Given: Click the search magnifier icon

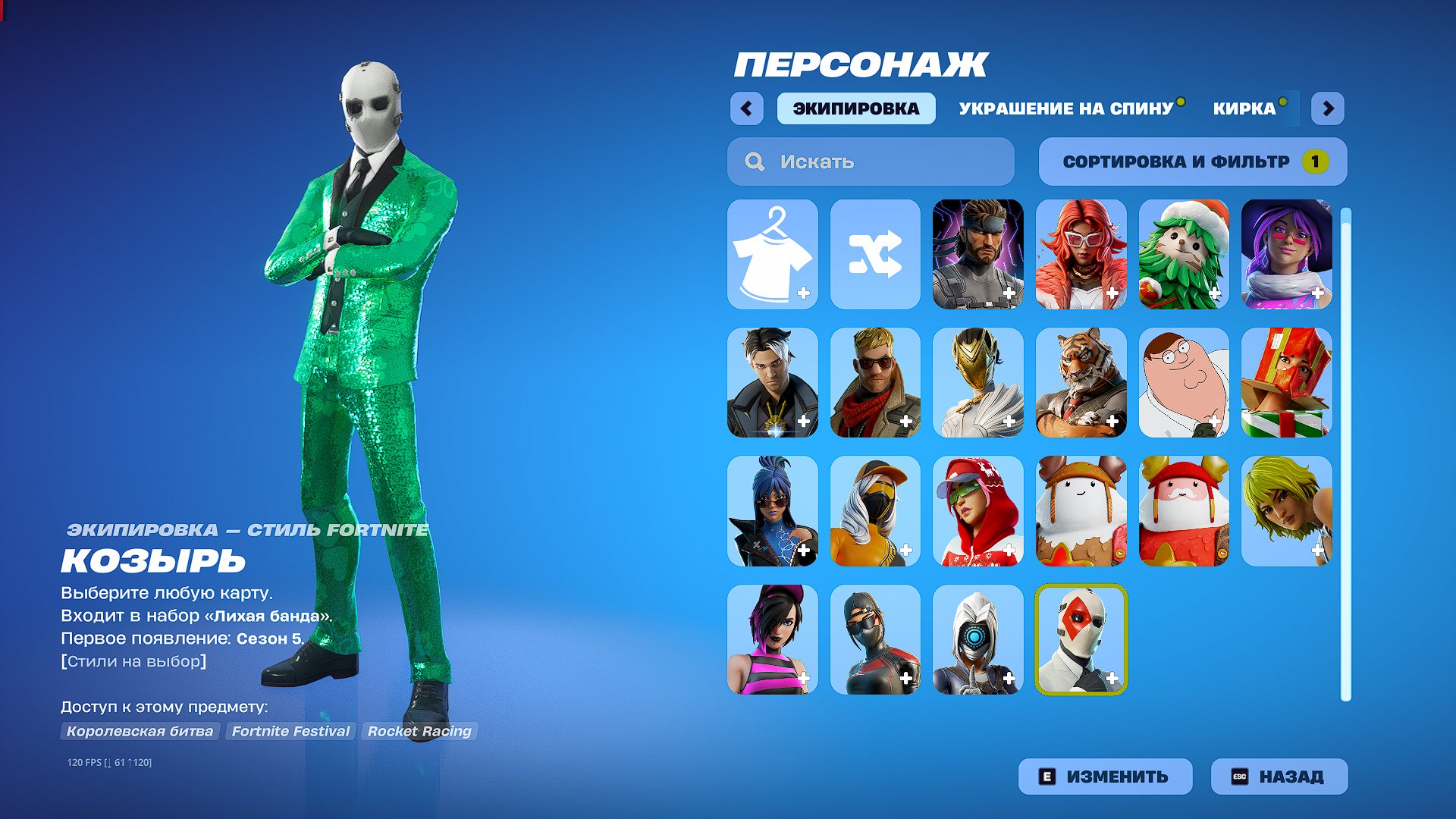Looking at the screenshot, I should tap(755, 161).
